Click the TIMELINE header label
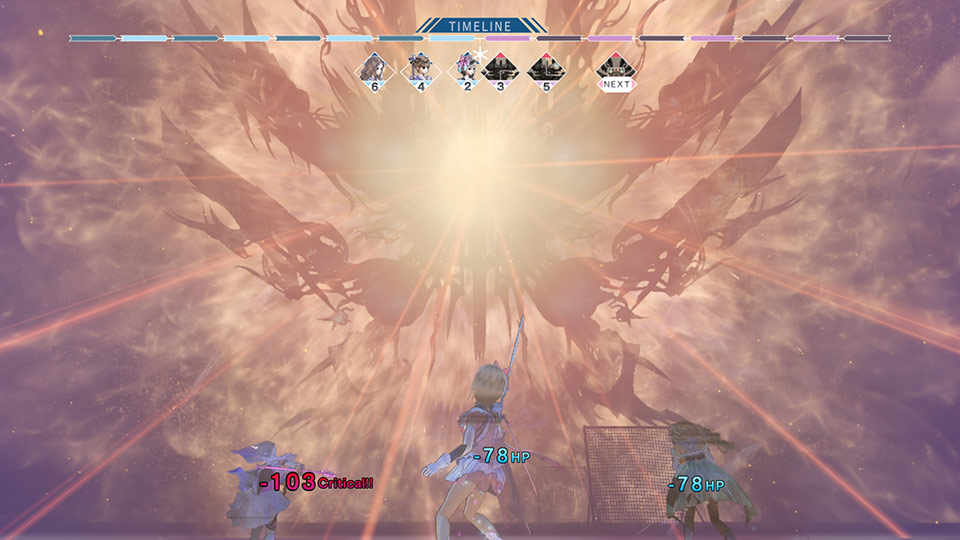Screen dimensions: 960x540 click(480, 25)
